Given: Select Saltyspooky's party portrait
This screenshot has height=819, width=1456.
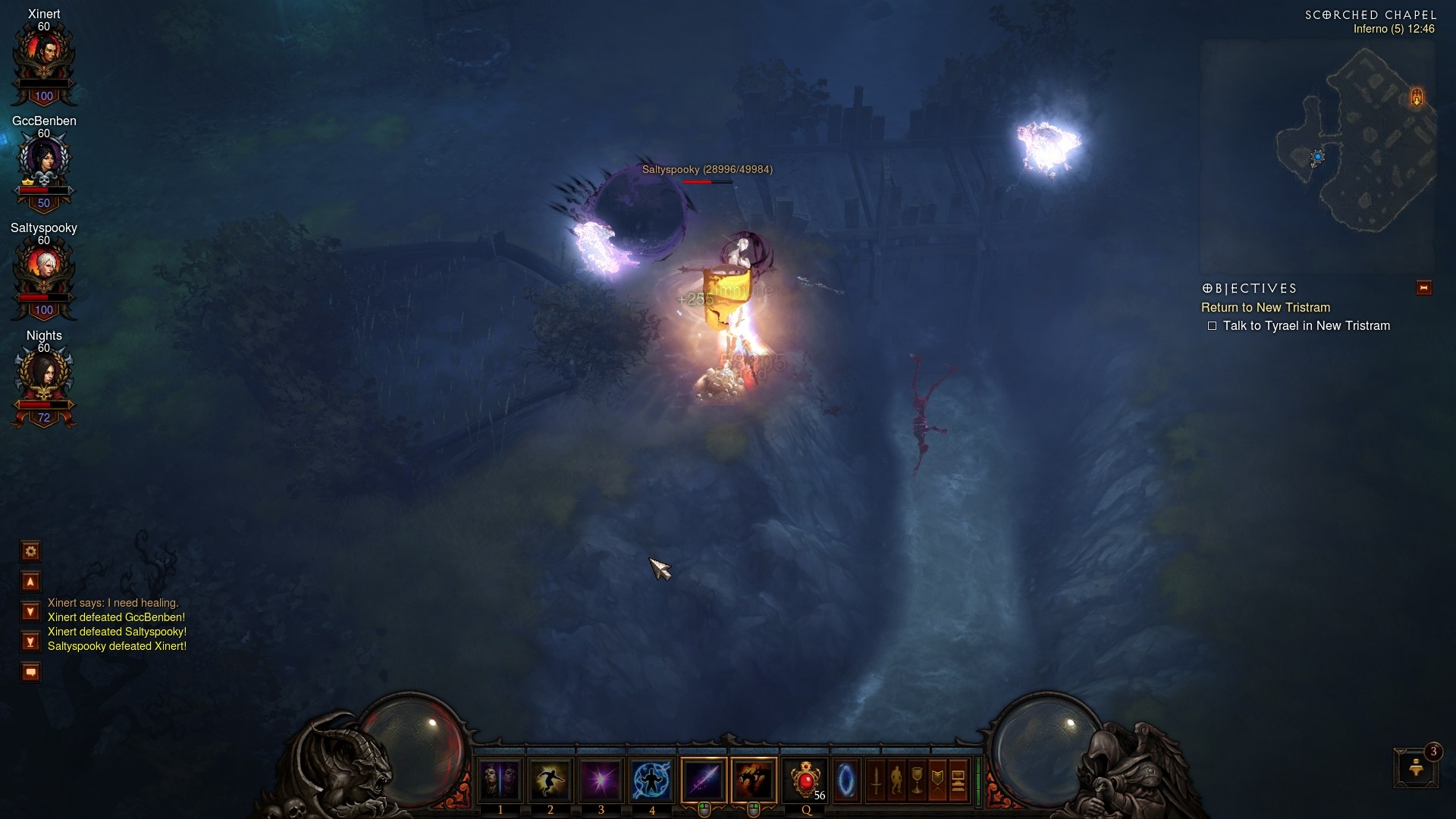Looking at the screenshot, I should point(44,268).
